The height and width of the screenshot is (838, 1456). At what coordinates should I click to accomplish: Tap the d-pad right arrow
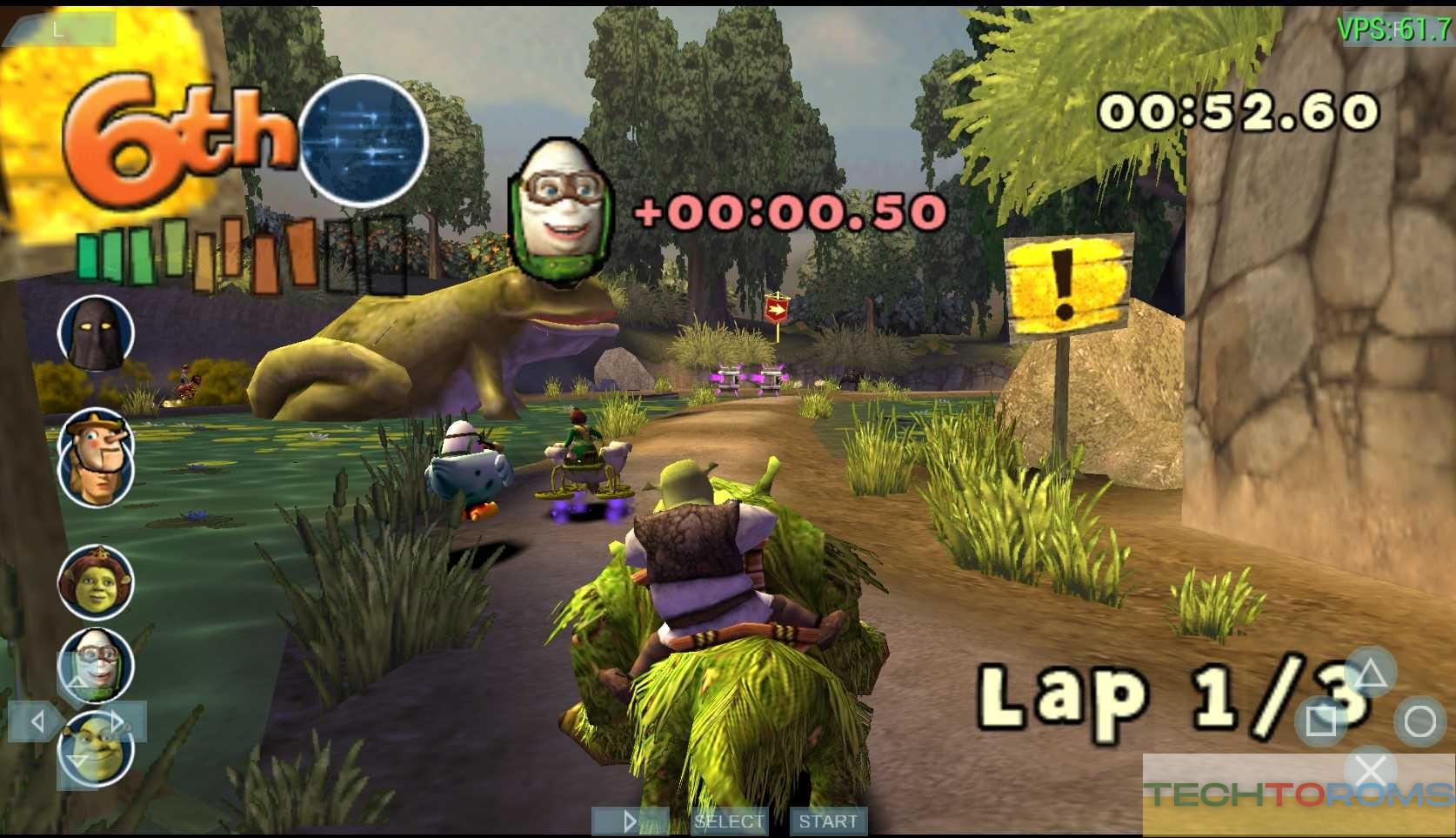tap(118, 721)
